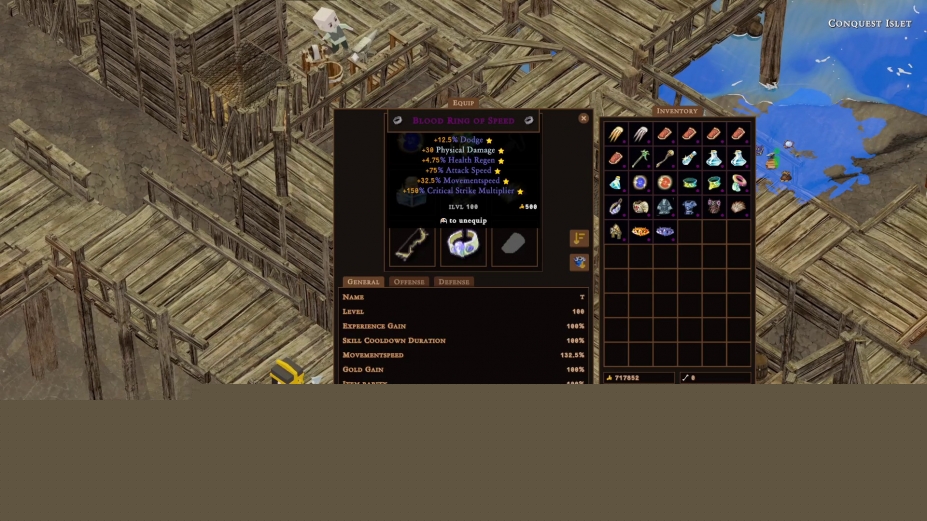The image size is (927, 521).
Task: Choose the green-tipped staff in inventory
Action: point(640,158)
